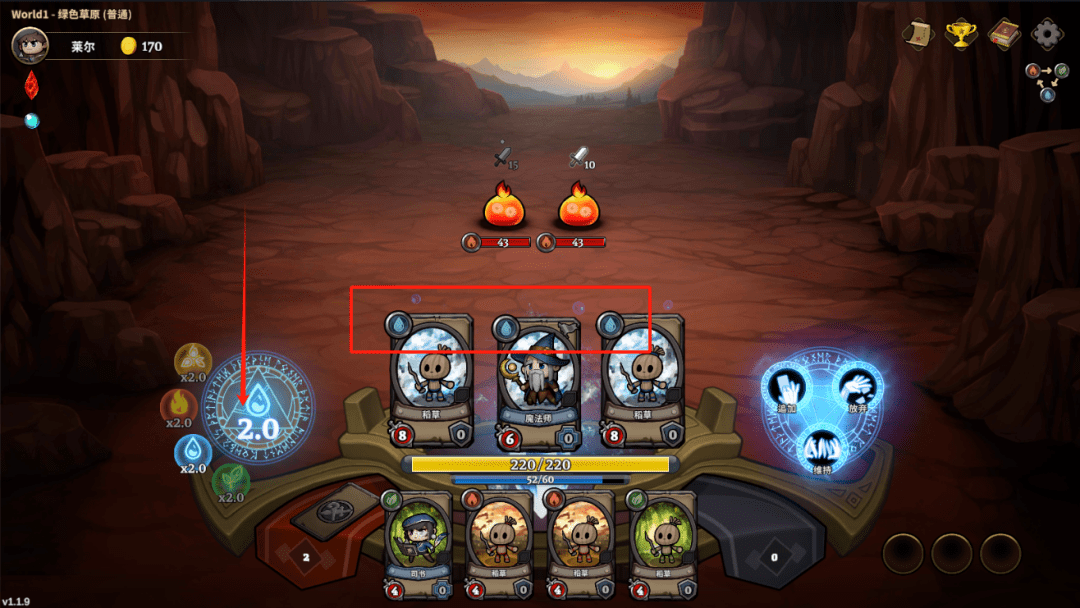Open the settings gear menu
Image resolution: width=1080 pixels, height=608 pixels.
(1047, 35)
